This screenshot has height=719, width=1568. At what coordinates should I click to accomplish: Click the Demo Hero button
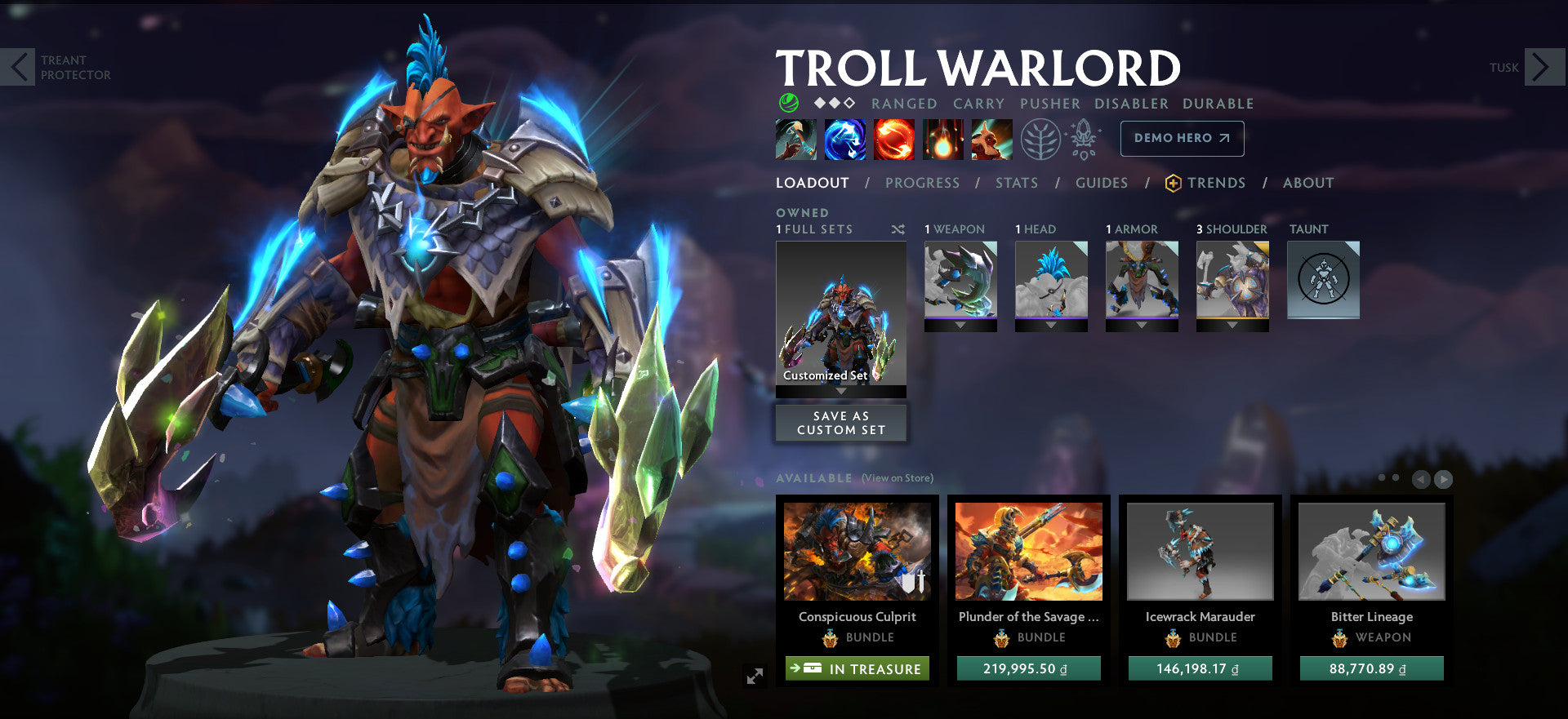[1181, 138]
